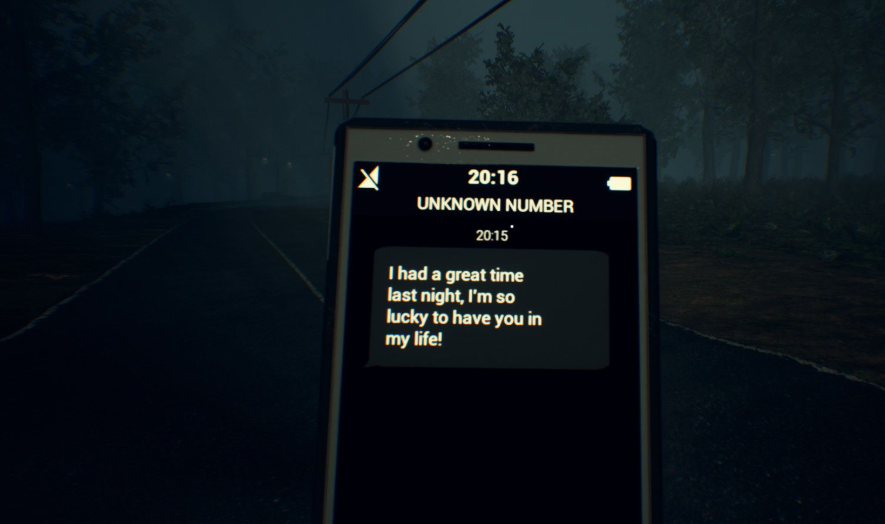Image resolution: width=885 pixels, height=524 pixels.
Task: Select the received text message bubble
Action: (487, 309)
